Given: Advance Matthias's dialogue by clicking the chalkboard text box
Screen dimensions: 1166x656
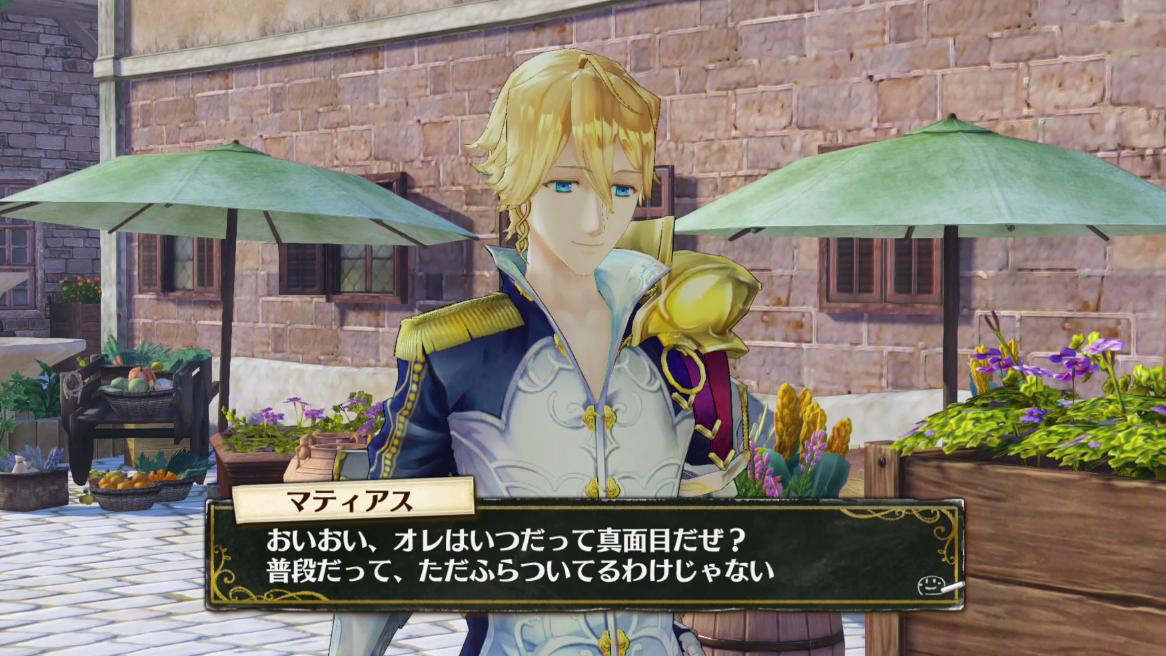Looking at the screenshot, I should point(584,556).
